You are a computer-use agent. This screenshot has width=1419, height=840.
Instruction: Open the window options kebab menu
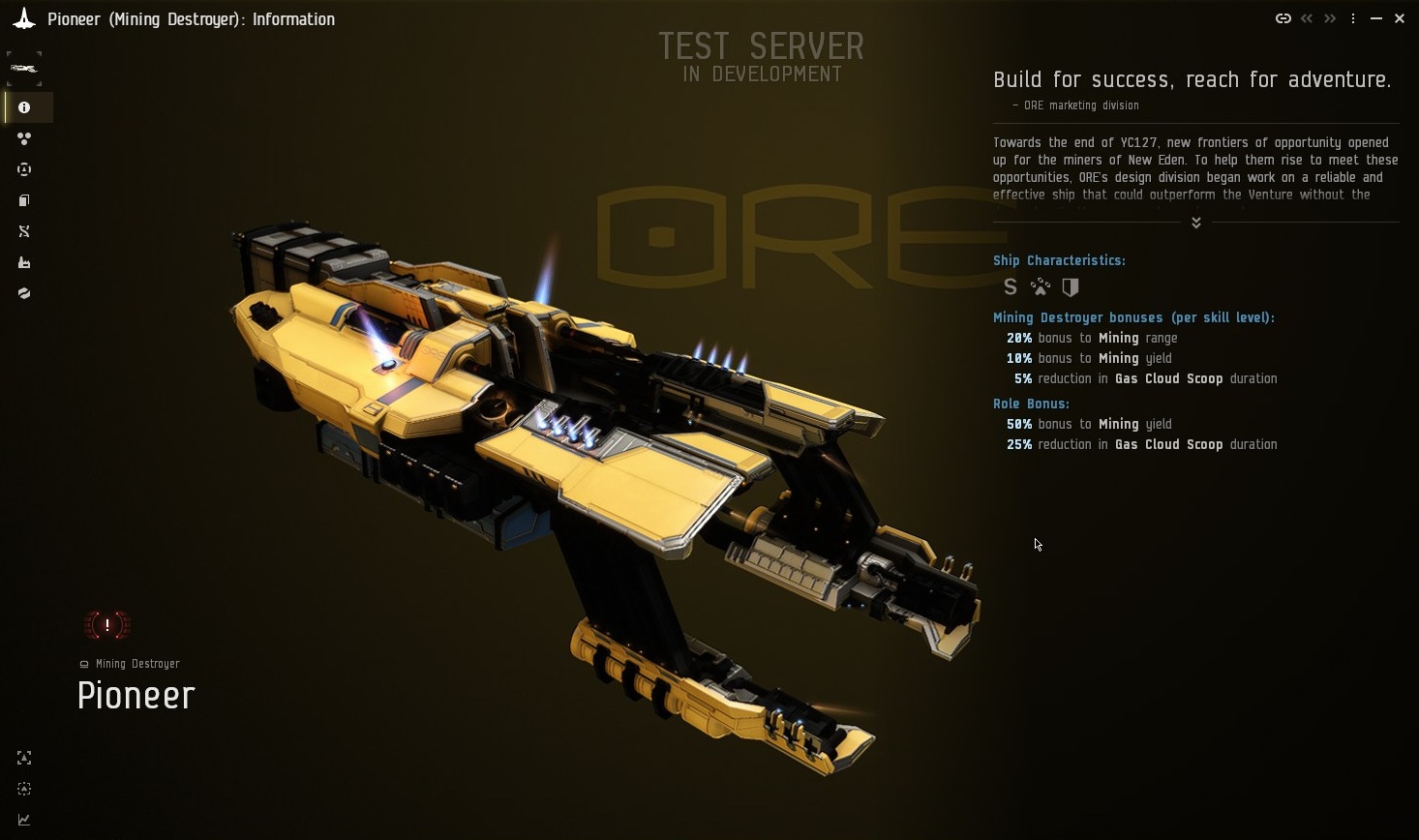[1352, 17]
